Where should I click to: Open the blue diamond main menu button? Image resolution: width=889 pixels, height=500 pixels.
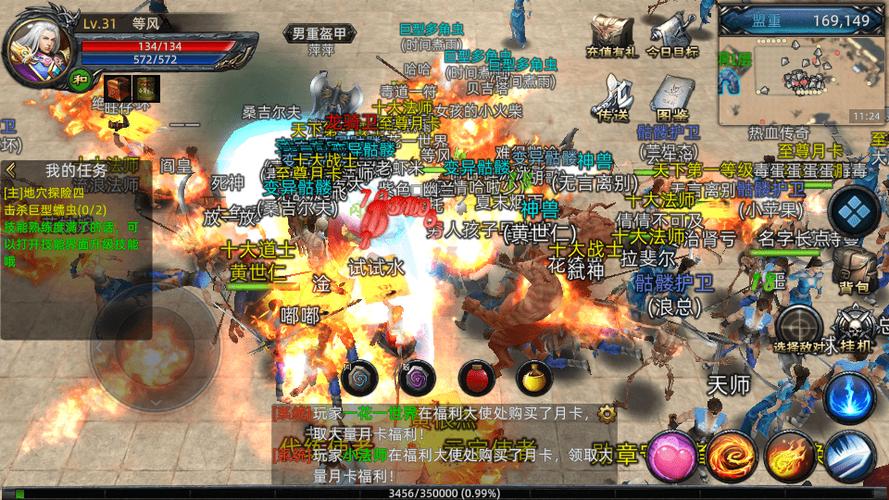coord(854,213)
